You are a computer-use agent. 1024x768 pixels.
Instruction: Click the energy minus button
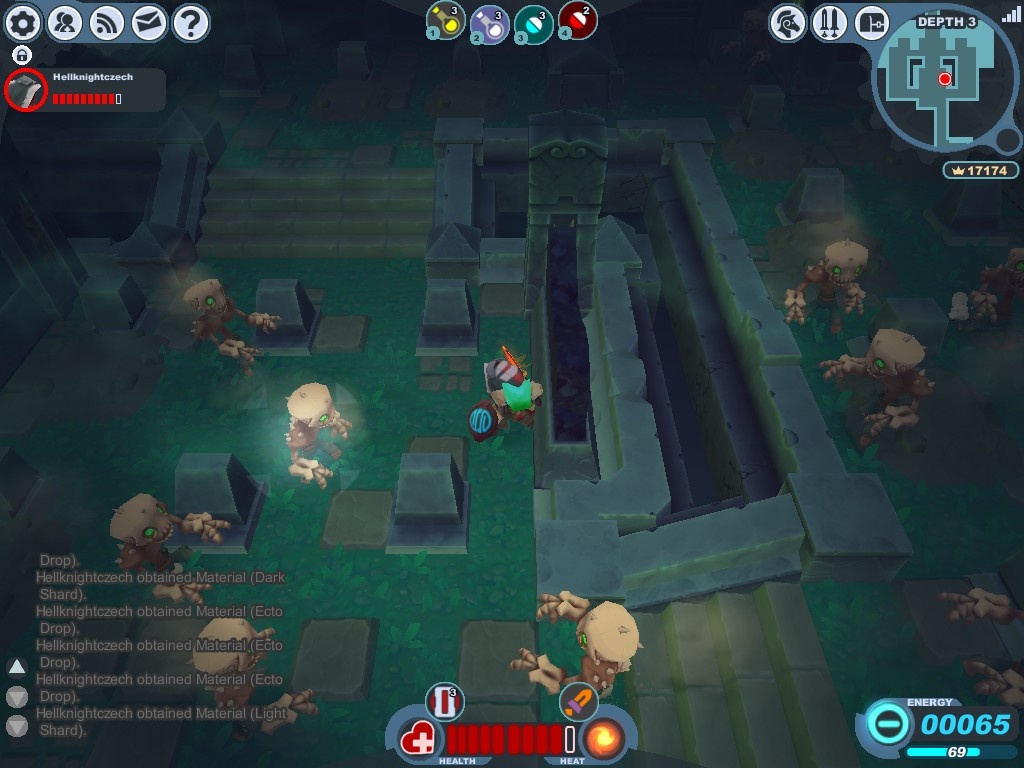[888, 723]
